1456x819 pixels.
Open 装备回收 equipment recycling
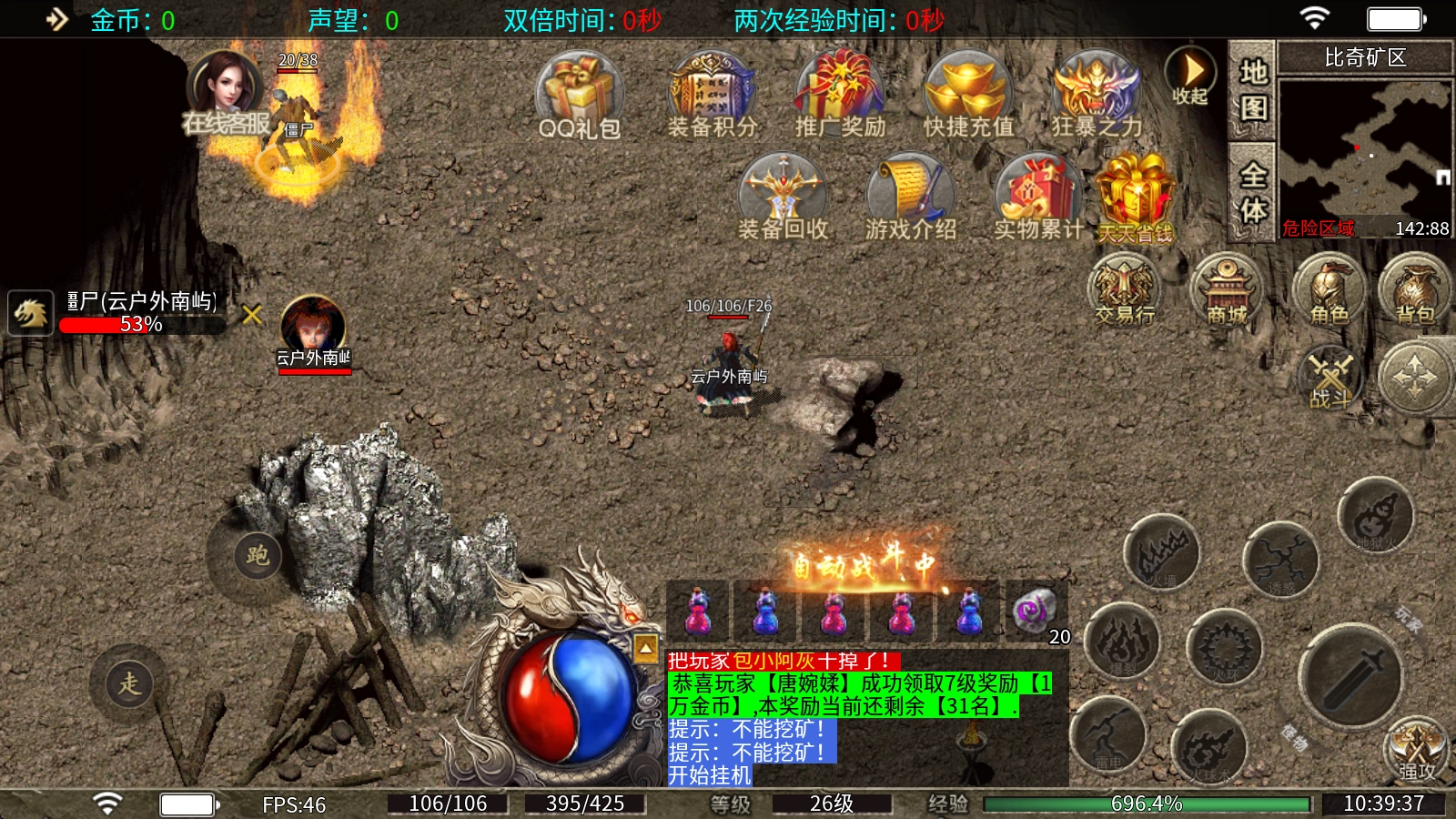(783, 197)
